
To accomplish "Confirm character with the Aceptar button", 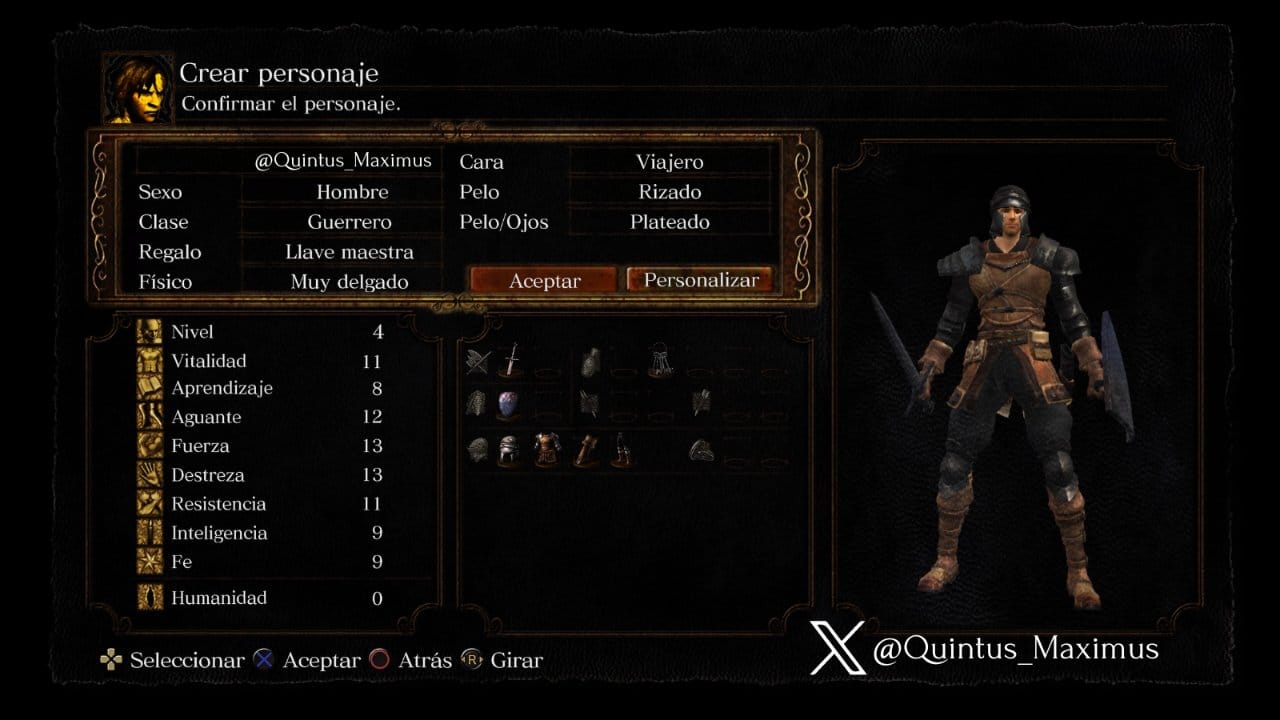I will pos(544,281).
